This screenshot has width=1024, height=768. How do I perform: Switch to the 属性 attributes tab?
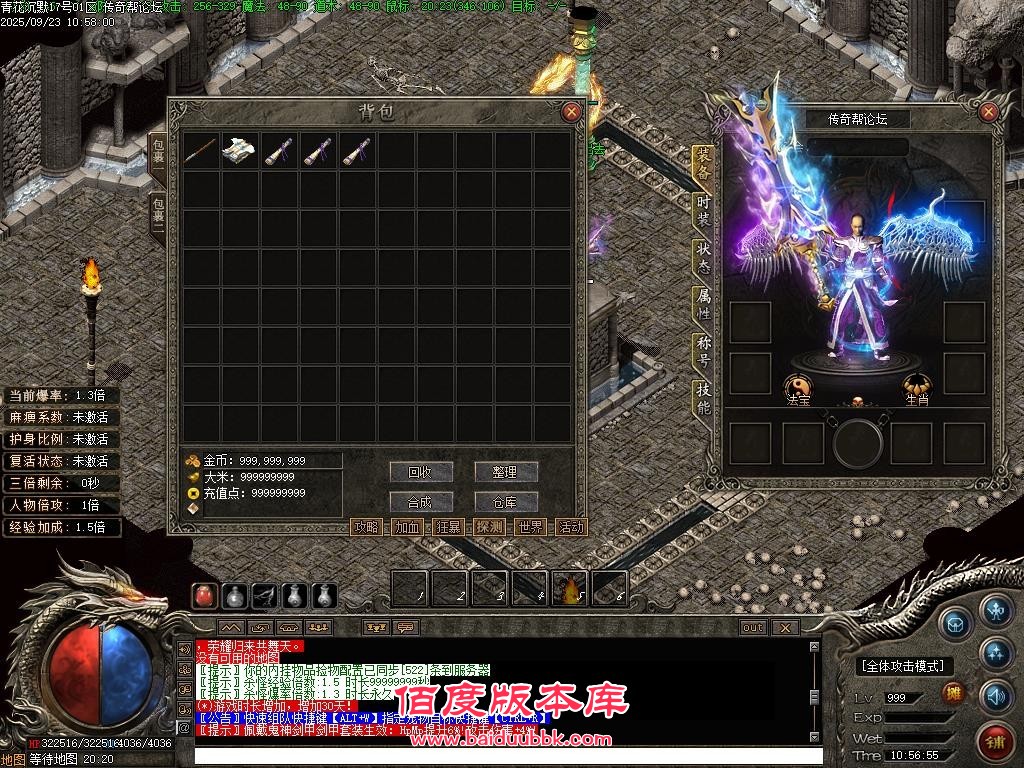(x=704, y=304)
